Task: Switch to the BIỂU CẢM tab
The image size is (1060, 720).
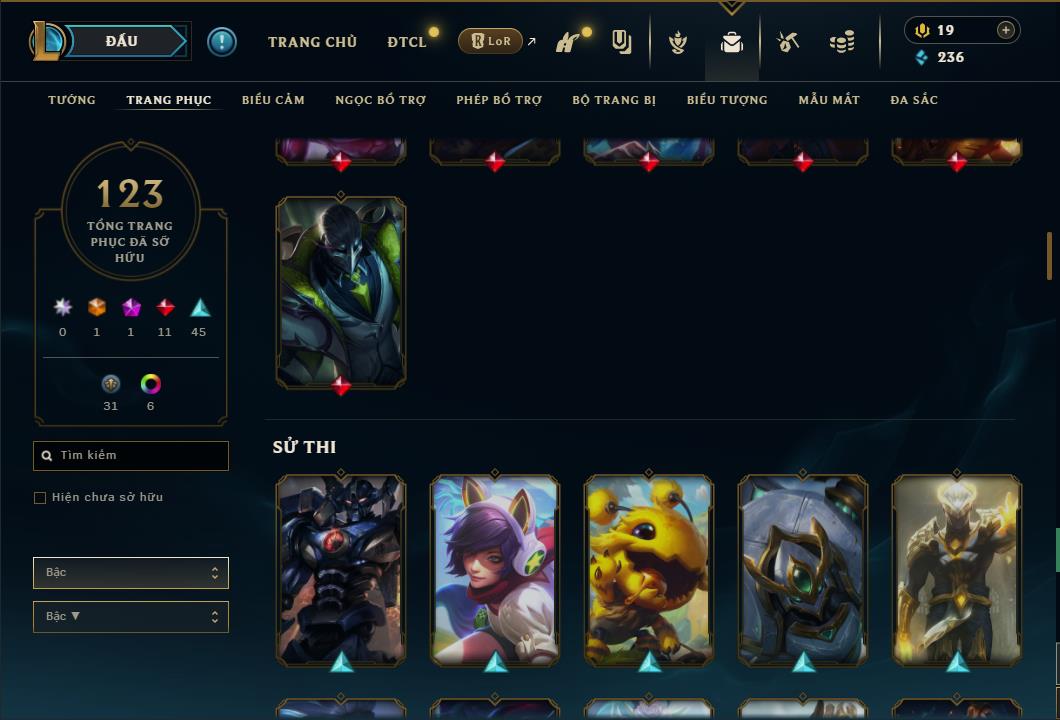Action: click(x=273, y=100)
